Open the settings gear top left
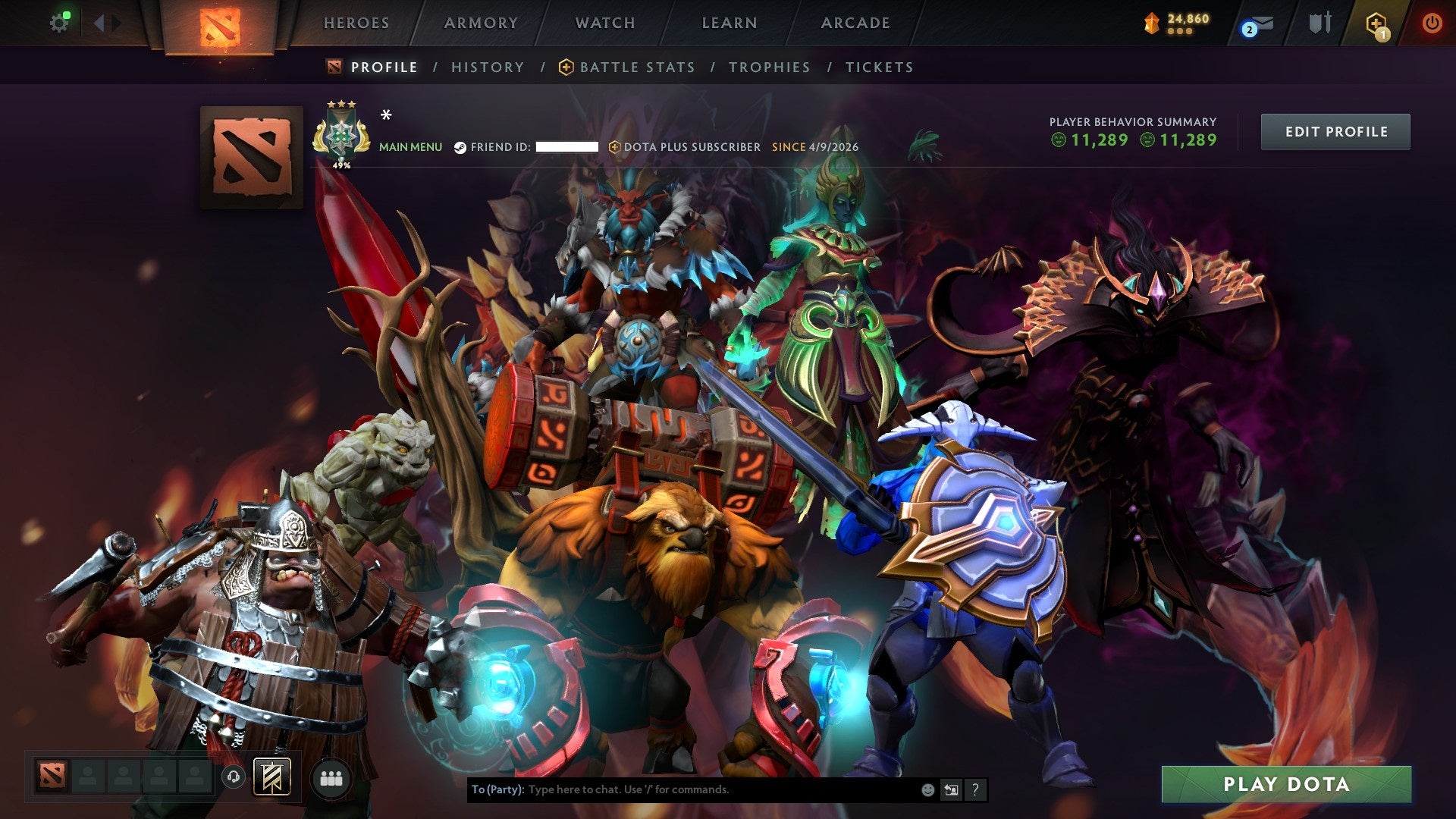This screenshot has height=819, width=1456. tap(60, 21)
